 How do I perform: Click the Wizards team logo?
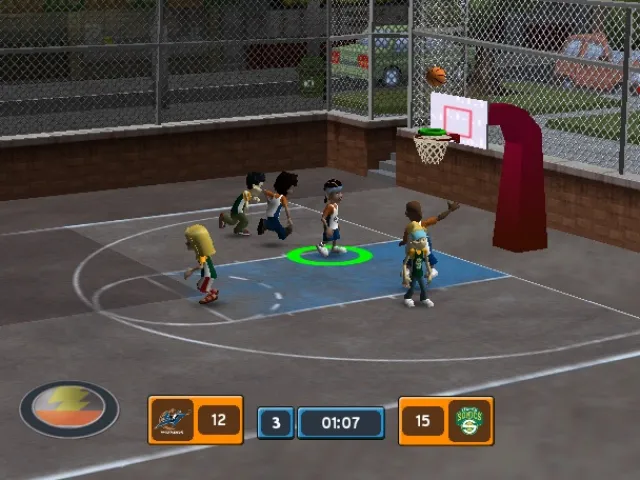(171, 420)
